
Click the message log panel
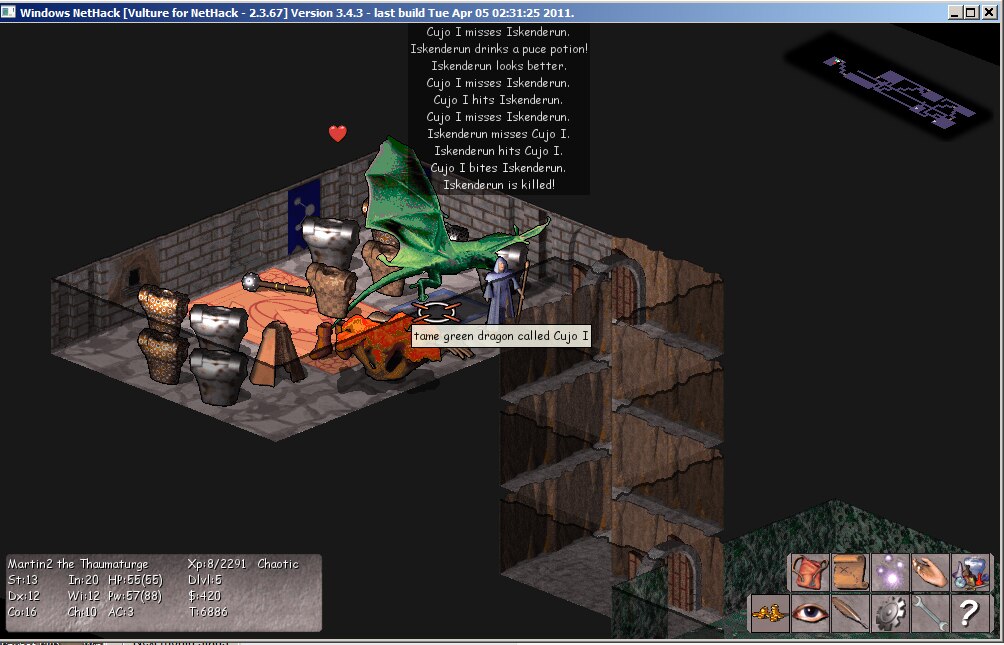[498, 108]
